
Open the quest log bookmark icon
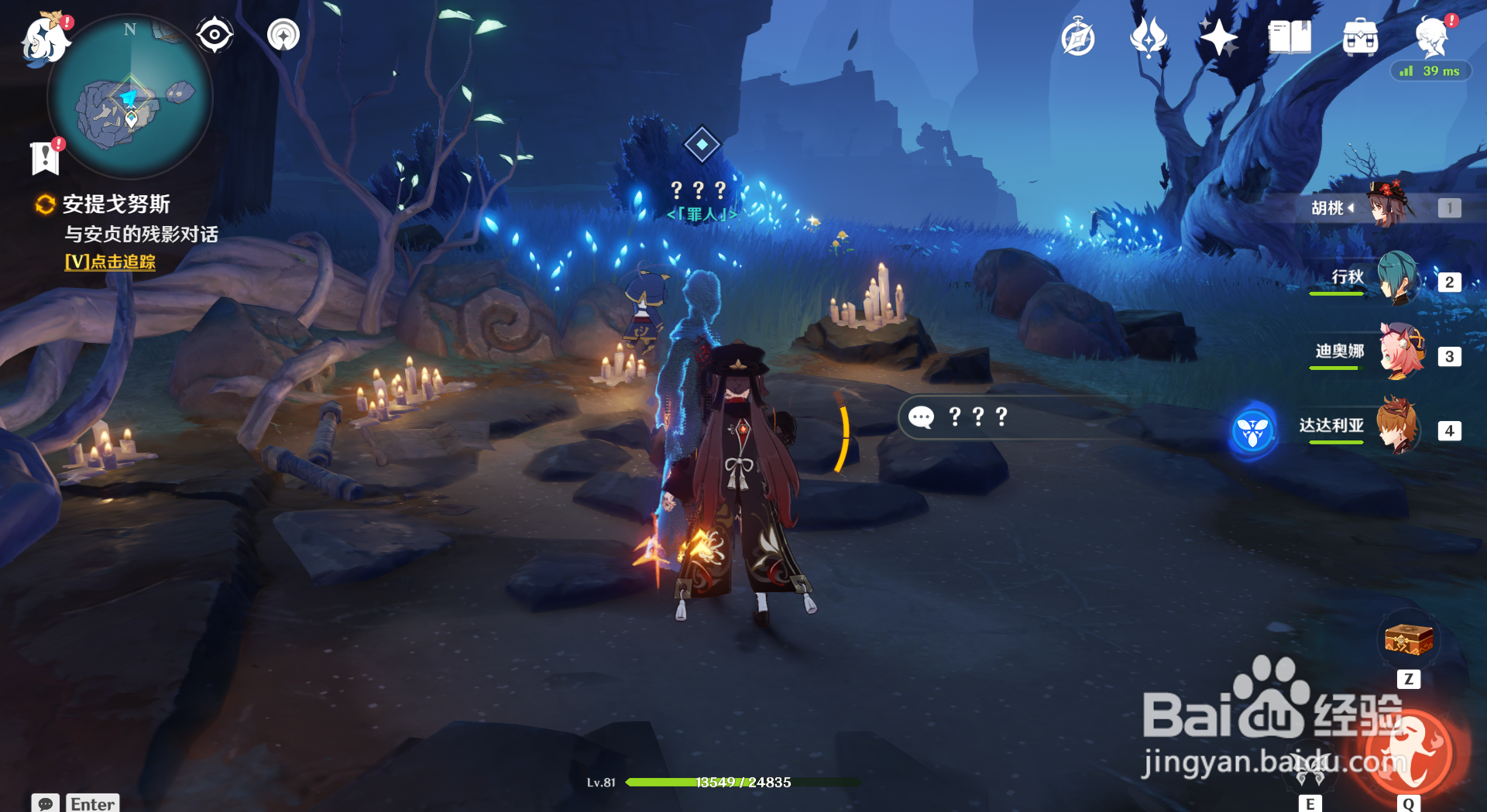coord(45,157)
